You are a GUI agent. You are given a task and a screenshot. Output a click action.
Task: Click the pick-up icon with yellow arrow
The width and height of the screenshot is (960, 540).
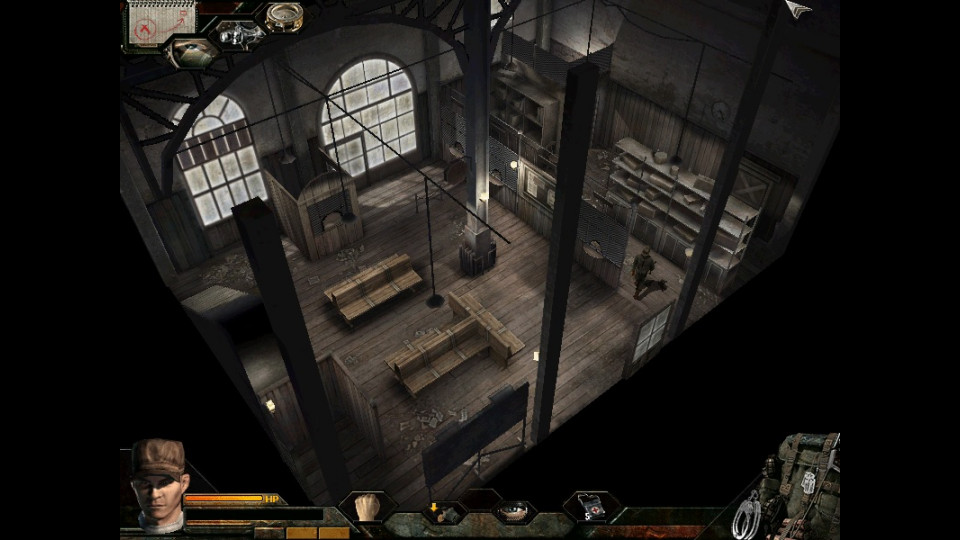point(441,512)
